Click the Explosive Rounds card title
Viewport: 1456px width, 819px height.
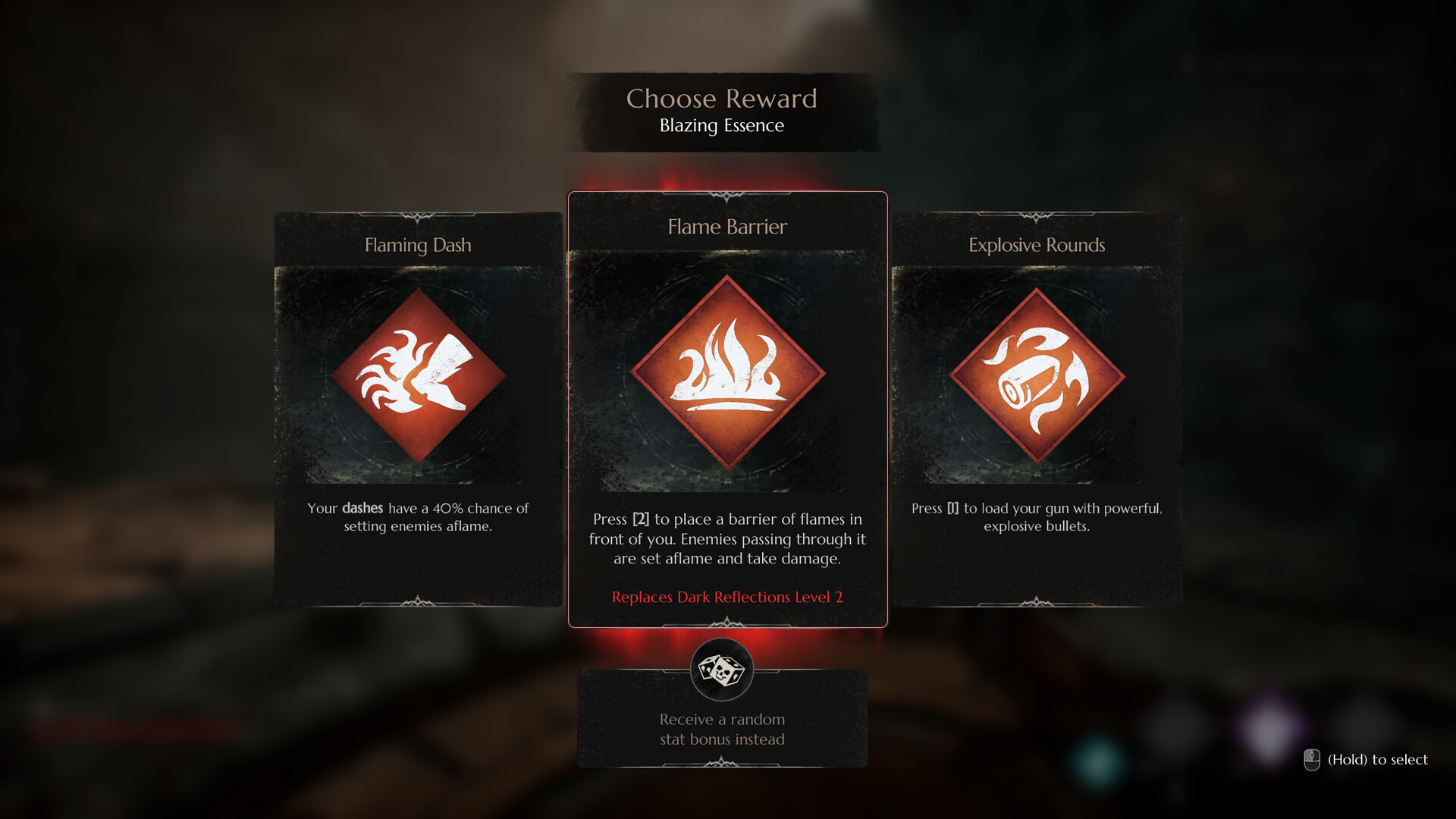[x=1037, y=245]
